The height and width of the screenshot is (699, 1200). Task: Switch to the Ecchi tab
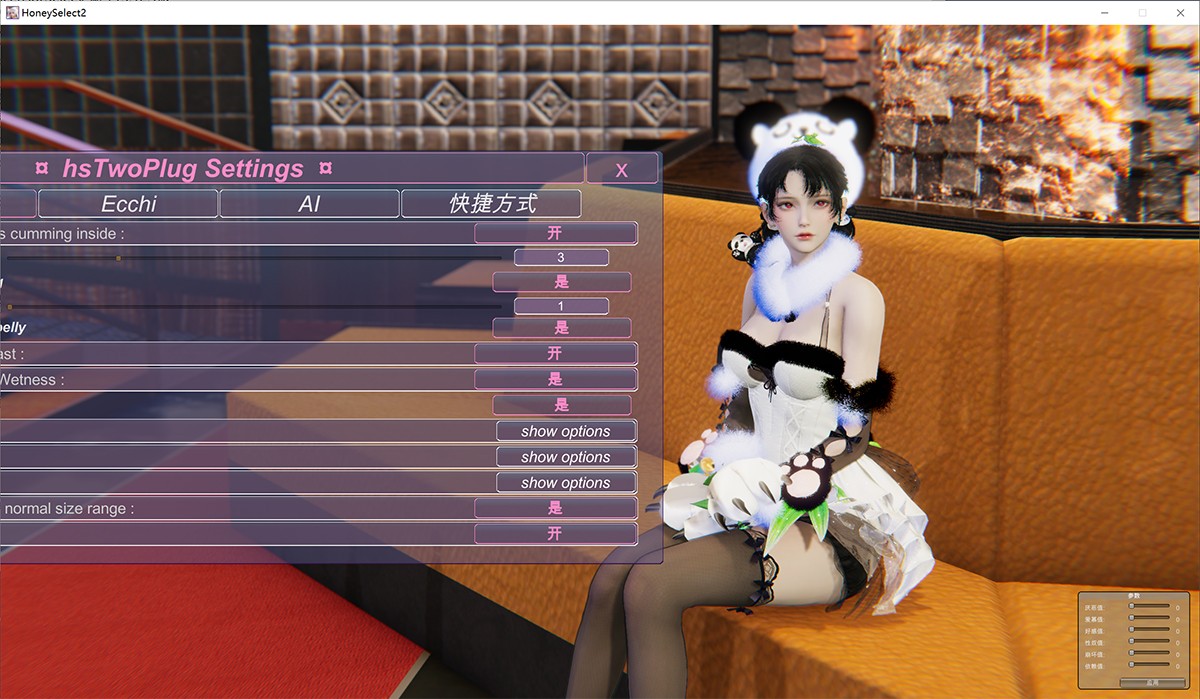pos(129,204)
